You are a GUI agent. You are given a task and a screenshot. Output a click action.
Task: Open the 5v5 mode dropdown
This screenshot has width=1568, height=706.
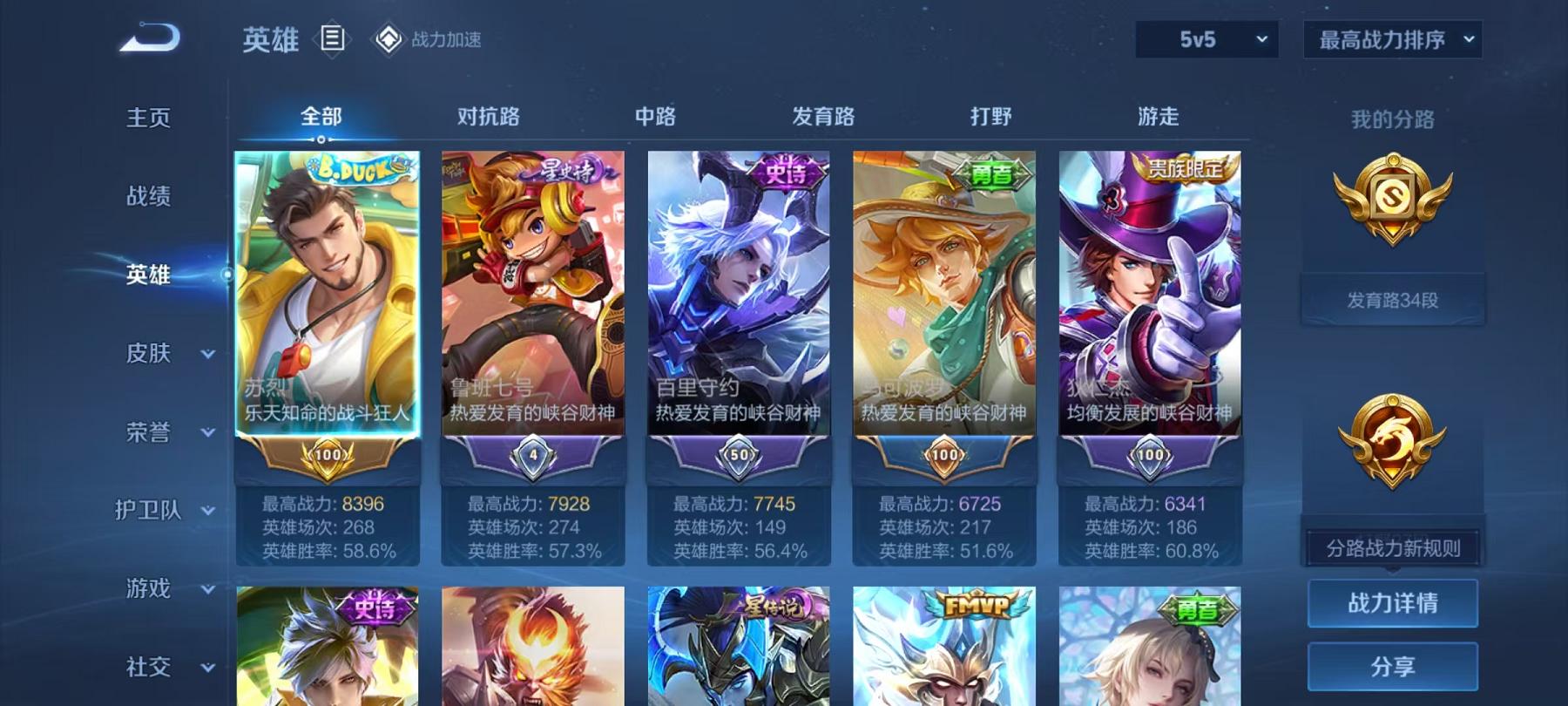(1206, 38)
